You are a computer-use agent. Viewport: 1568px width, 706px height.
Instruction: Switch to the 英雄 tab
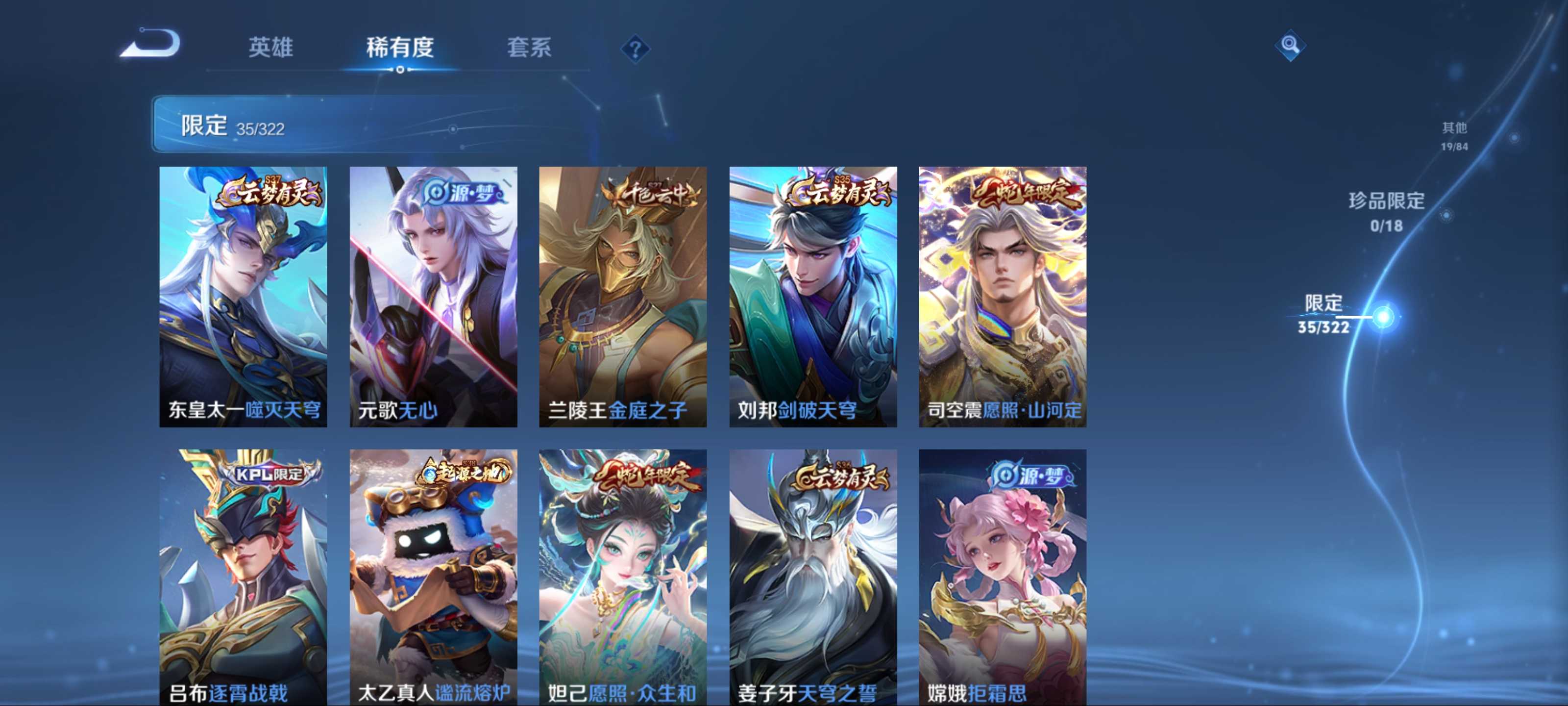point(271,47)
